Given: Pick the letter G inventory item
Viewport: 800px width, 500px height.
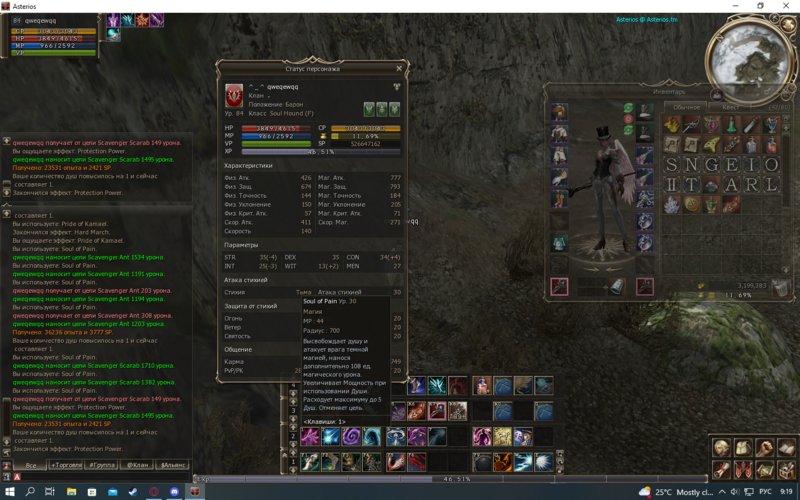Looking at the screenshot, I should (711, 165).
